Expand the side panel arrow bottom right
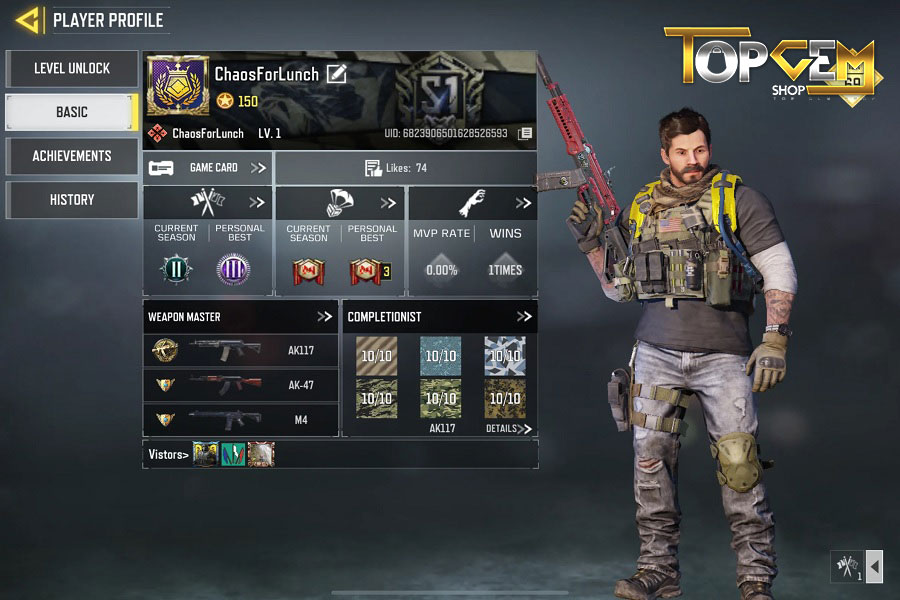 [x=874, y=567]
